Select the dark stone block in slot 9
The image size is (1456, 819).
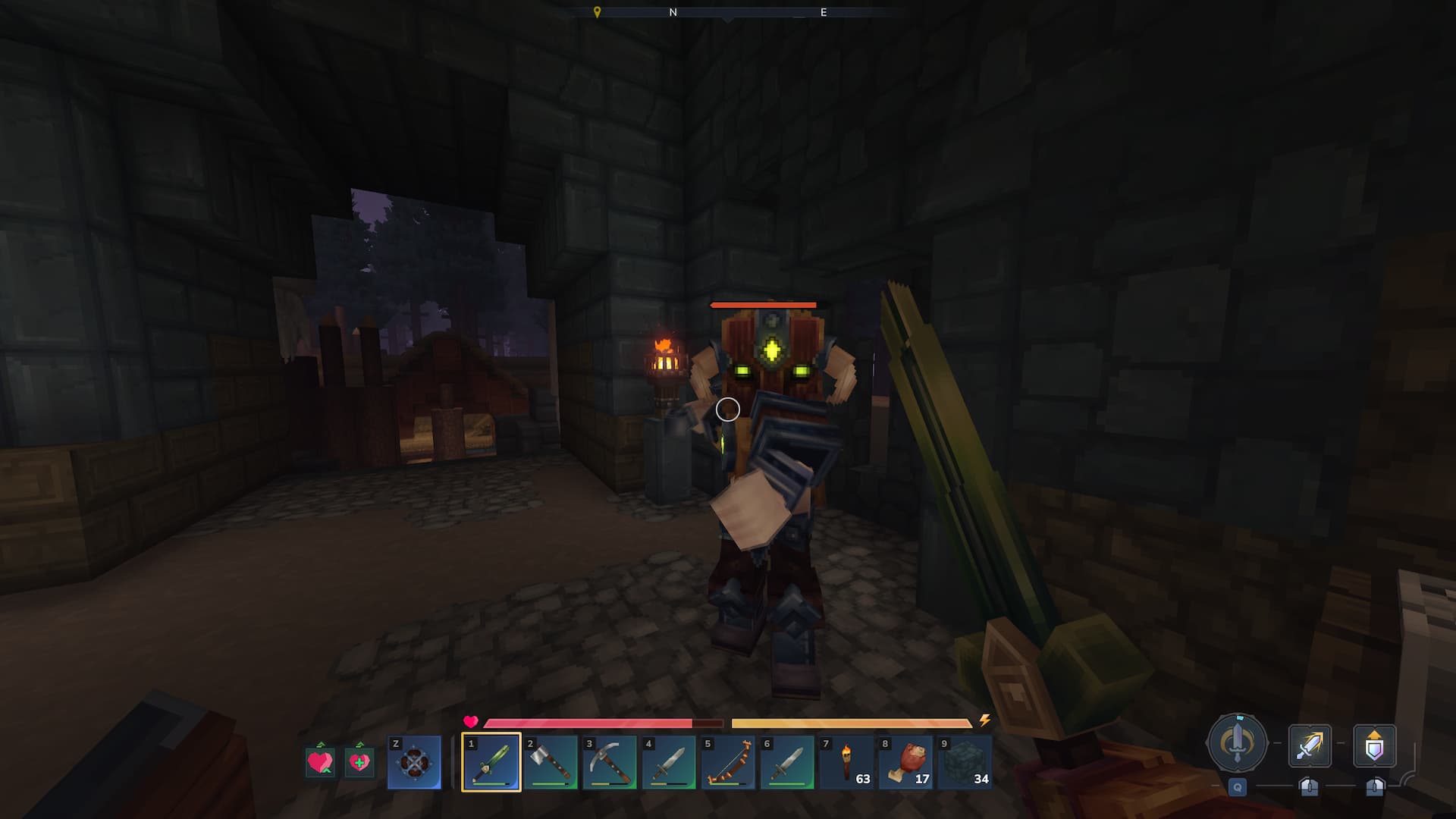point(964,762)
